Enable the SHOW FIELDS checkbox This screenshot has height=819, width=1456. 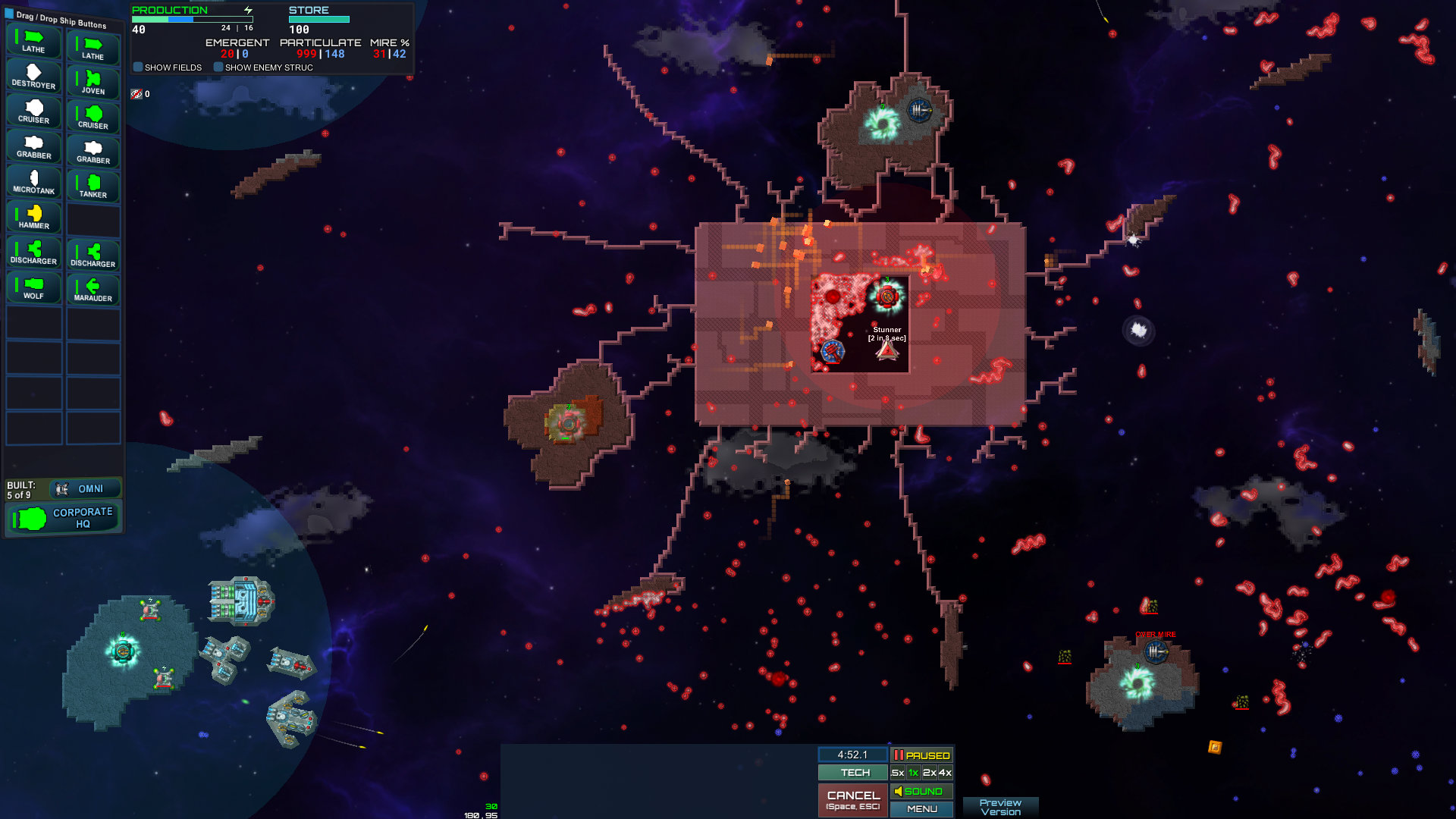click(138, 67)
